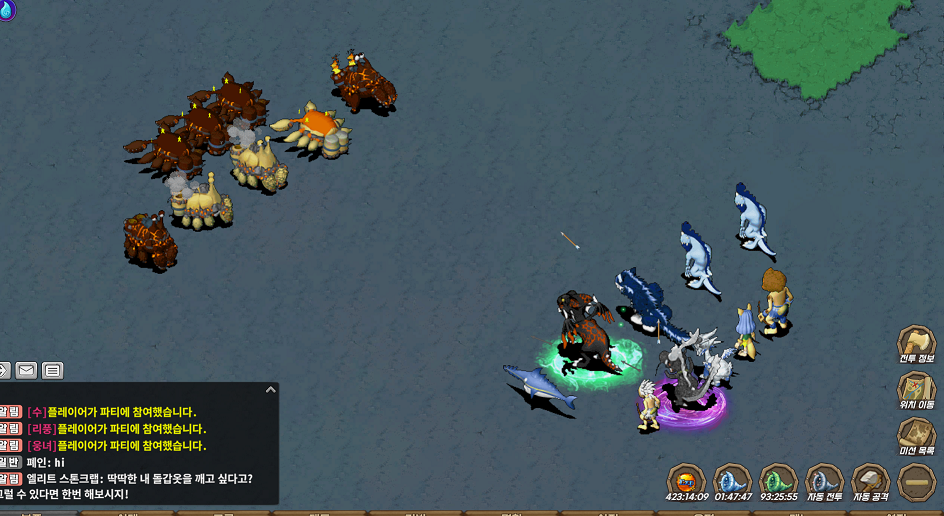Toggle 자동 공격 auto attack
Viewport: 944px width, 516px height.
coord(871,480)
